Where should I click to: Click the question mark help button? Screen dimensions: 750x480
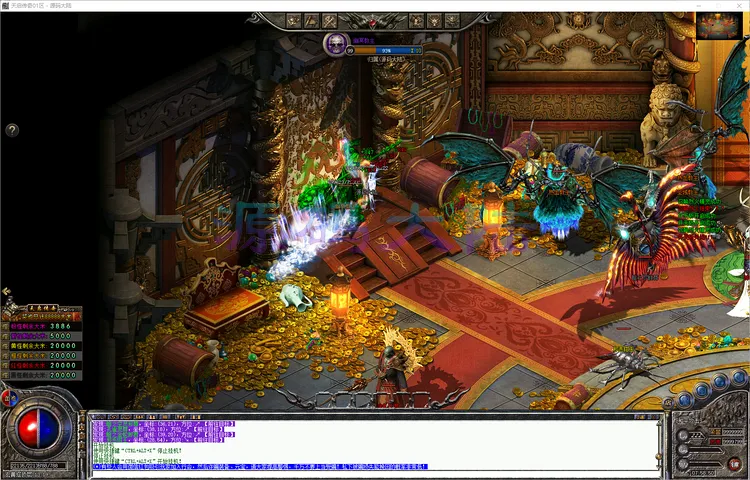pyautogui.click(x=12, y=130)
